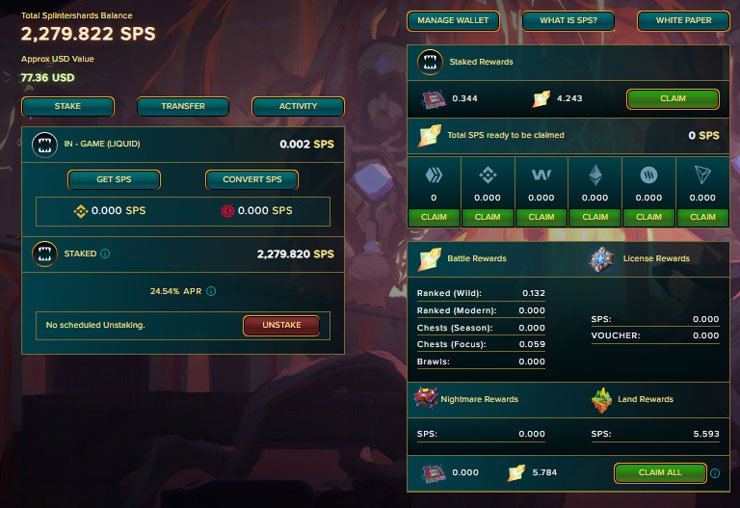Select the Stake button
Screen dimensions: 740x508
(x=68, y=106)
